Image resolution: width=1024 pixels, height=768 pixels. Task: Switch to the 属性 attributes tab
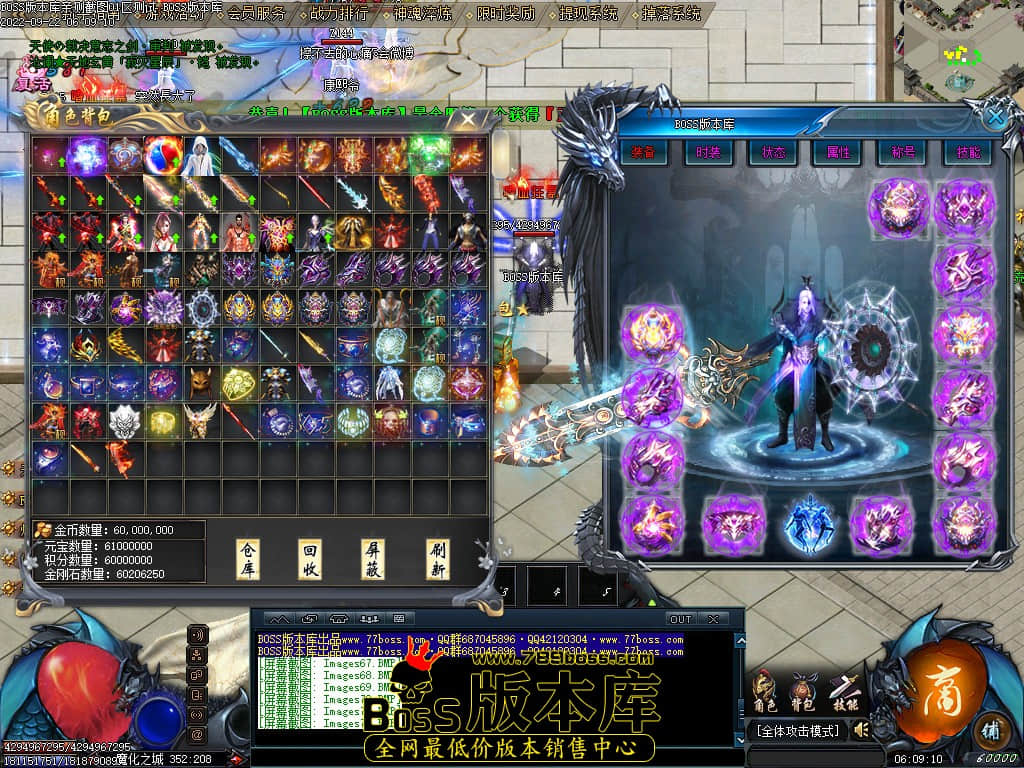click(838, 153)
